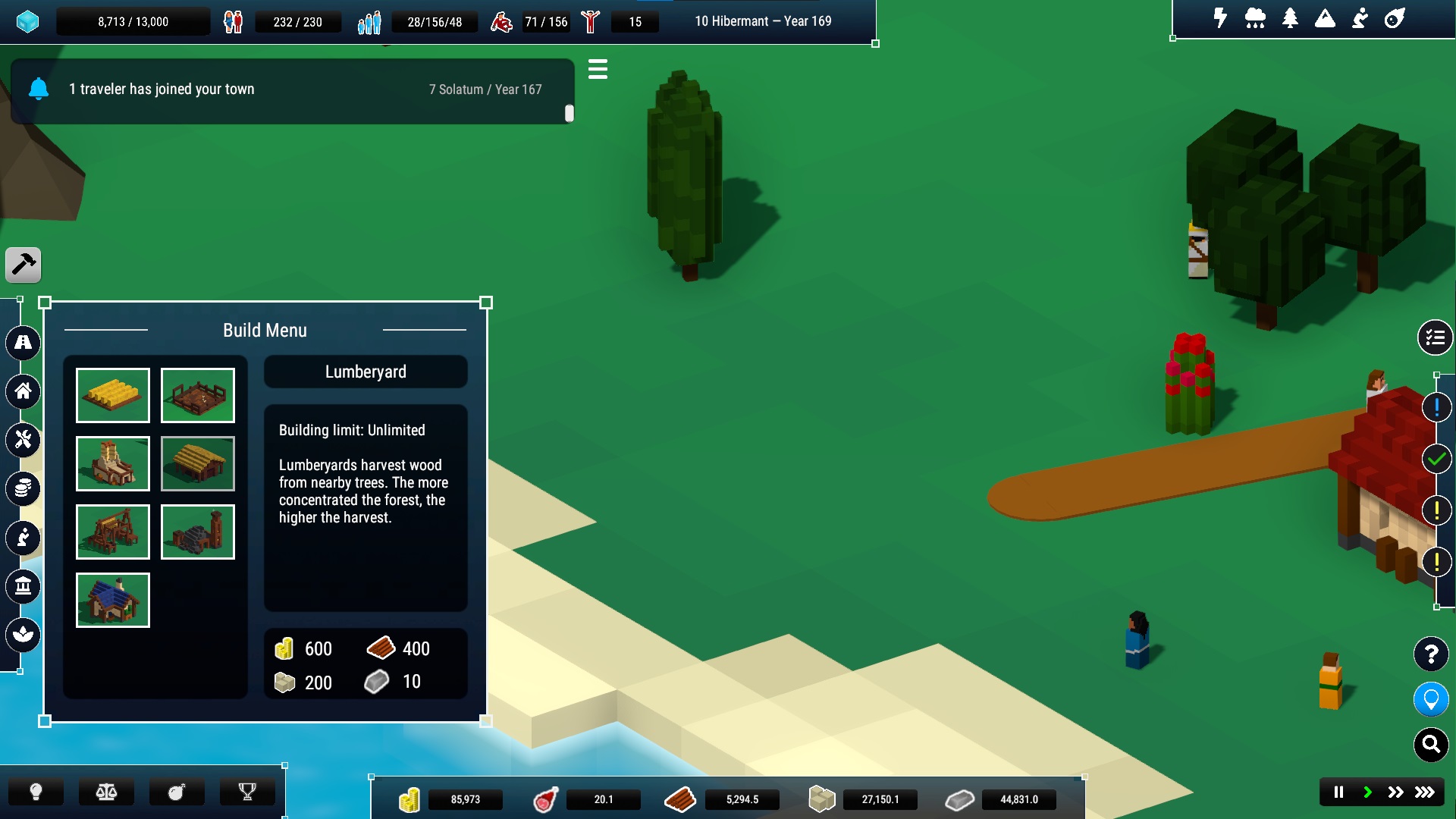This screenshot has width=1456, height=819.
Task: Pick the blue-roofed house building
Action: tap(113, 600)
